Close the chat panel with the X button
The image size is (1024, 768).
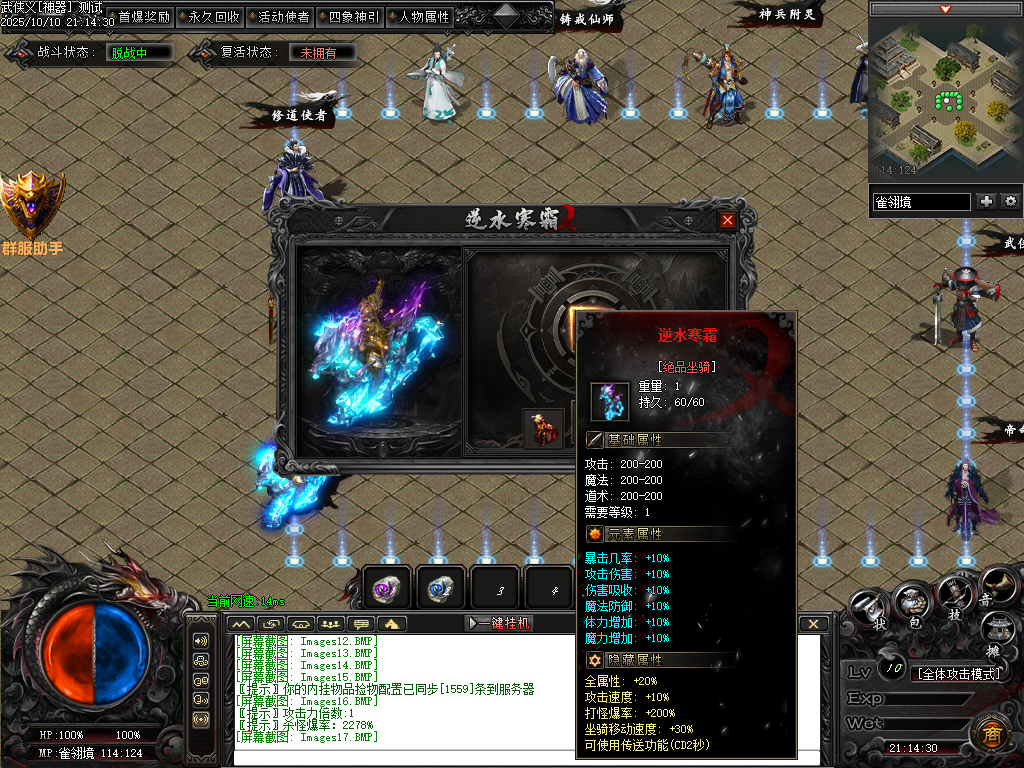click(x=814, y=623)
